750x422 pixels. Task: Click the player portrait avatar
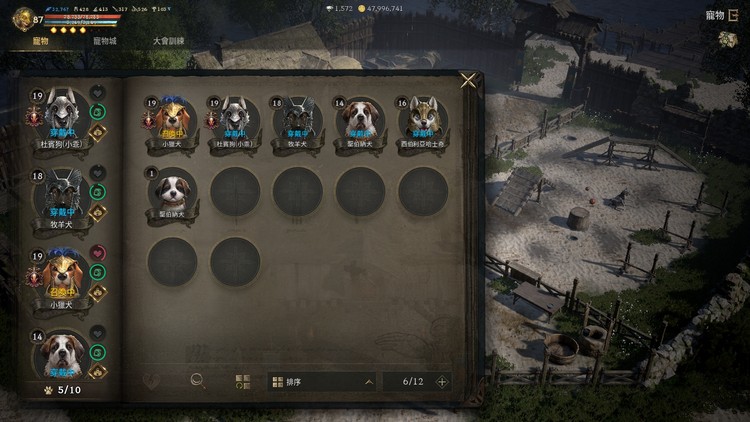pos(22,18)
